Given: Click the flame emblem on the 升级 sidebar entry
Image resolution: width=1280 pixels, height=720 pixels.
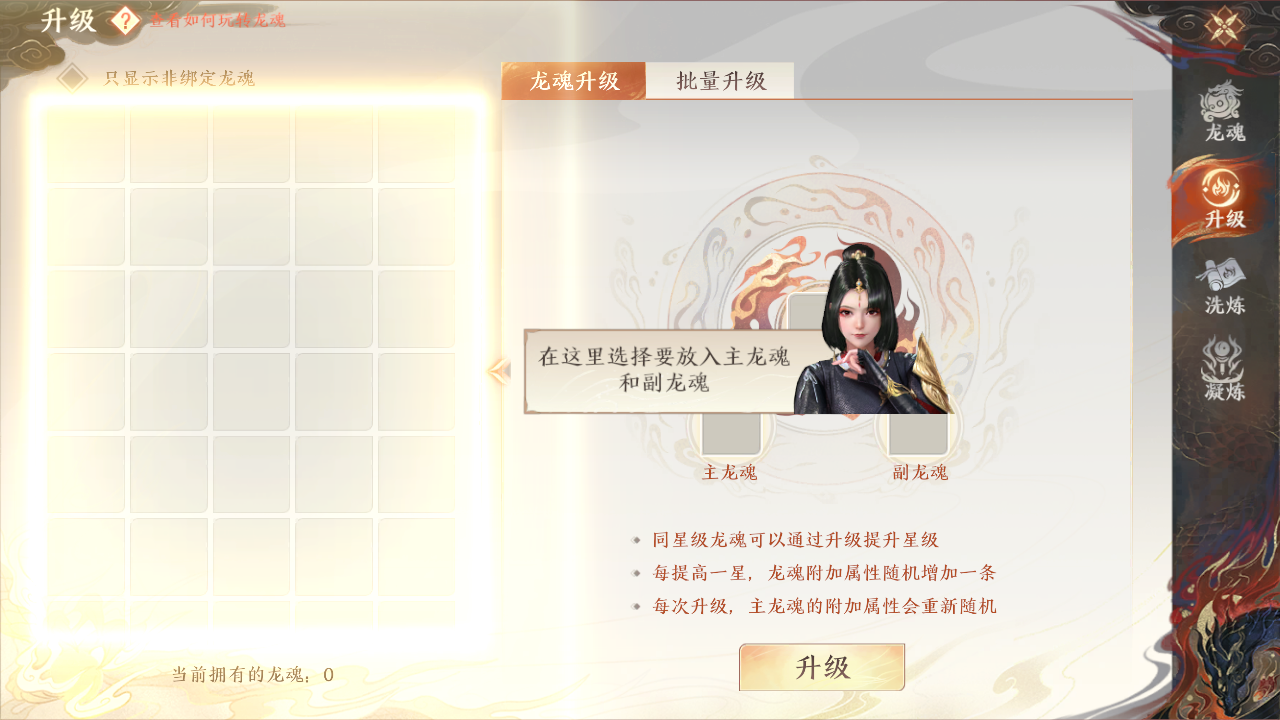Looking at the screenshot, I should pos(1222,184).
